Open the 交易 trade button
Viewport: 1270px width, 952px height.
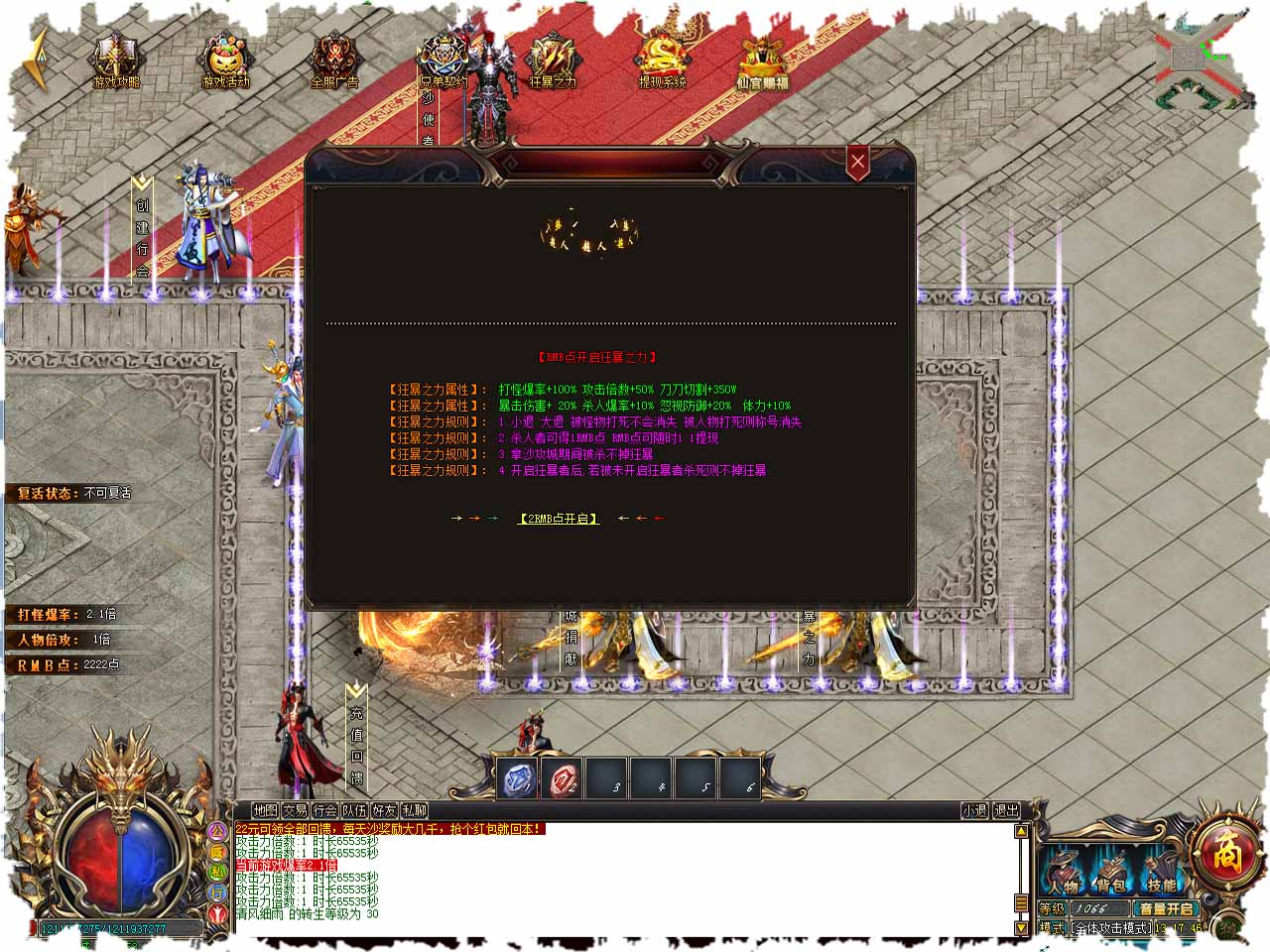pos(295,811)
